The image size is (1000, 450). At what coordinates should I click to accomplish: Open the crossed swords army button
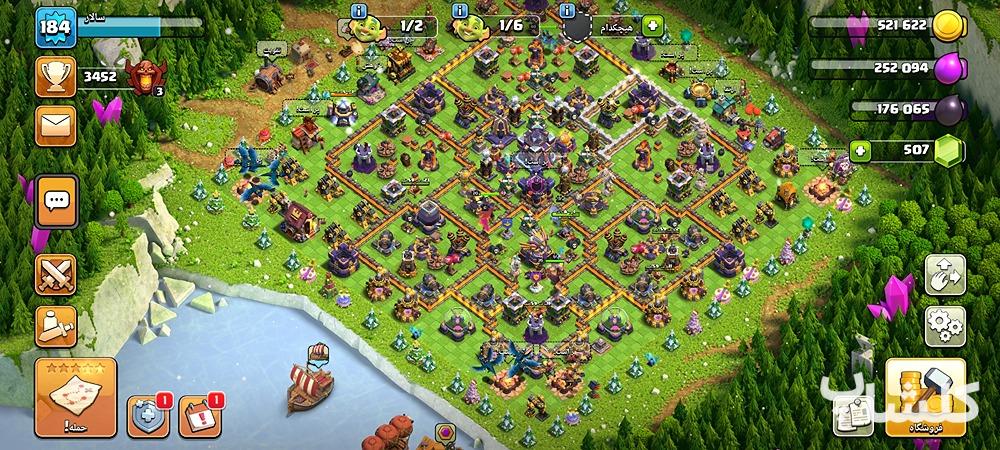tap(56, 274)
